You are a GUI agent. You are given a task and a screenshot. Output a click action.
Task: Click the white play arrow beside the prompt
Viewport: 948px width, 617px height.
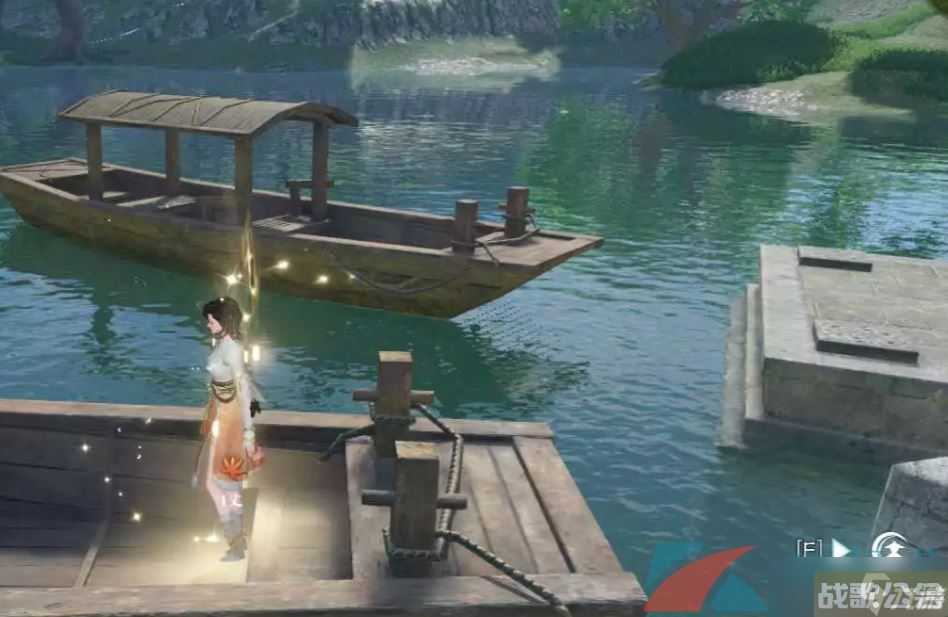841,548
